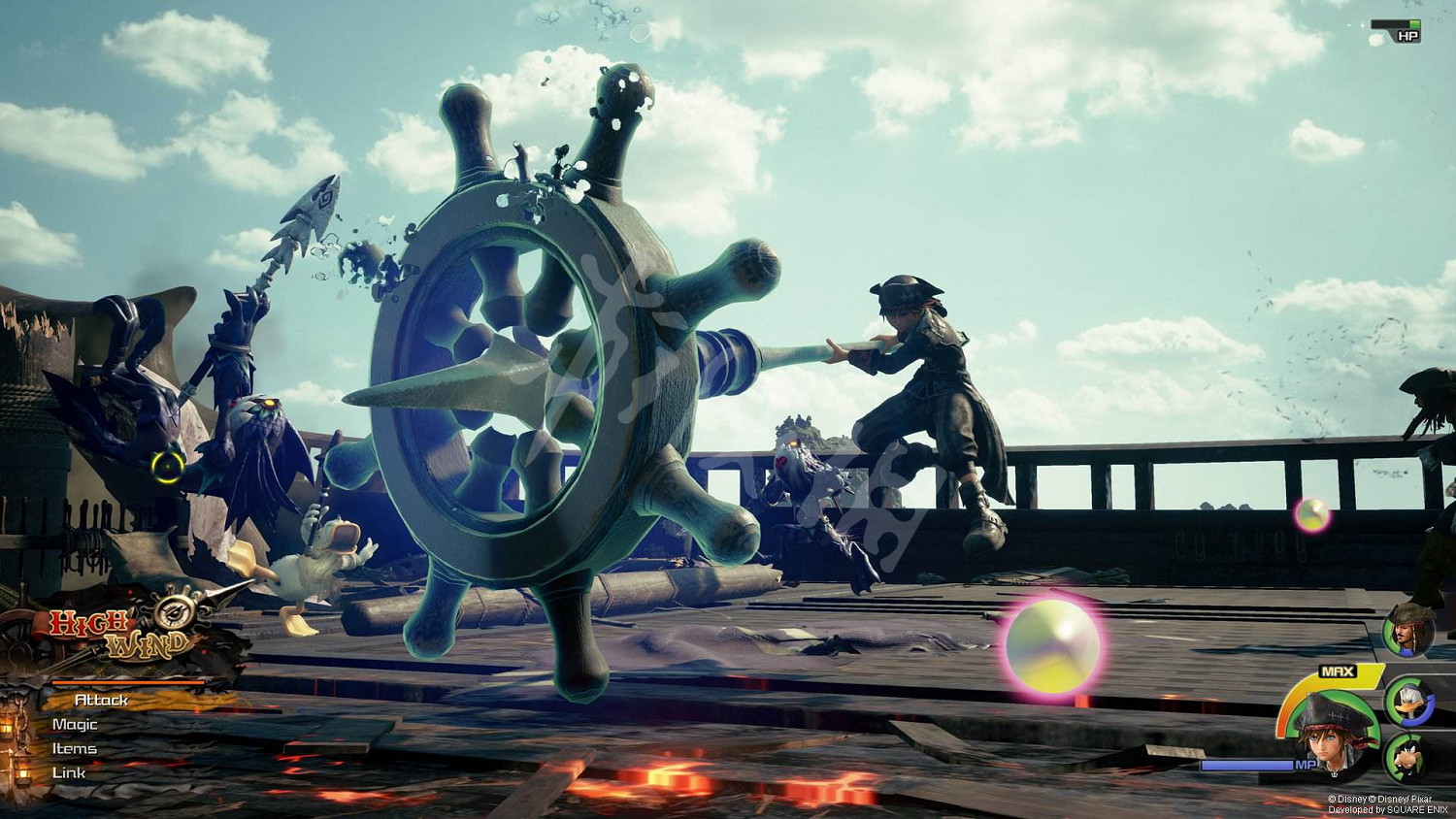Expand the Link command options
The width and height of the screenshot is (1456, 819).
(70, 772)
